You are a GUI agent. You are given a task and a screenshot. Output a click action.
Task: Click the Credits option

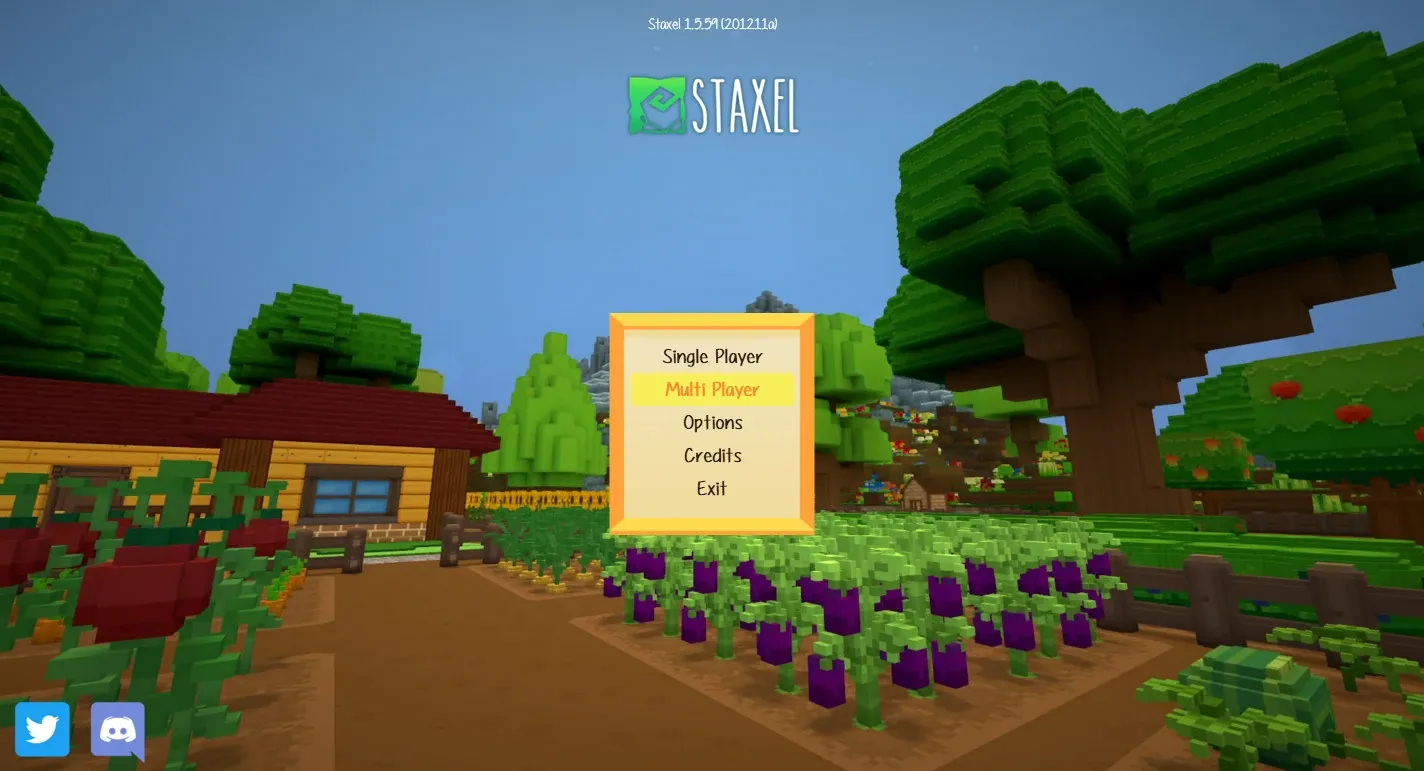[x=712, y=455]
